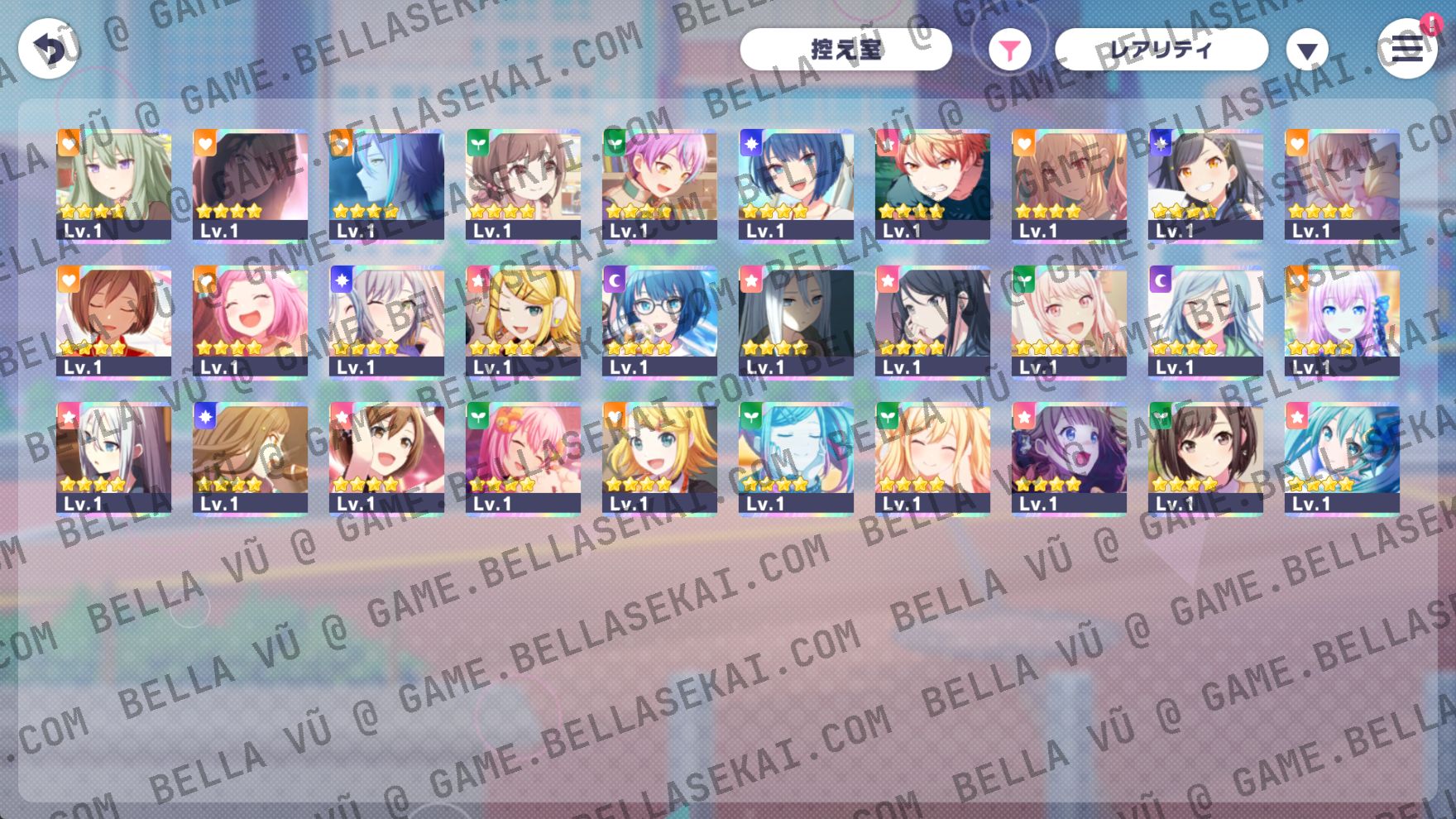Click the sun attribute icon on orange-haired boy's card
The image size is (1456, 819).
[x=887, y=142]
